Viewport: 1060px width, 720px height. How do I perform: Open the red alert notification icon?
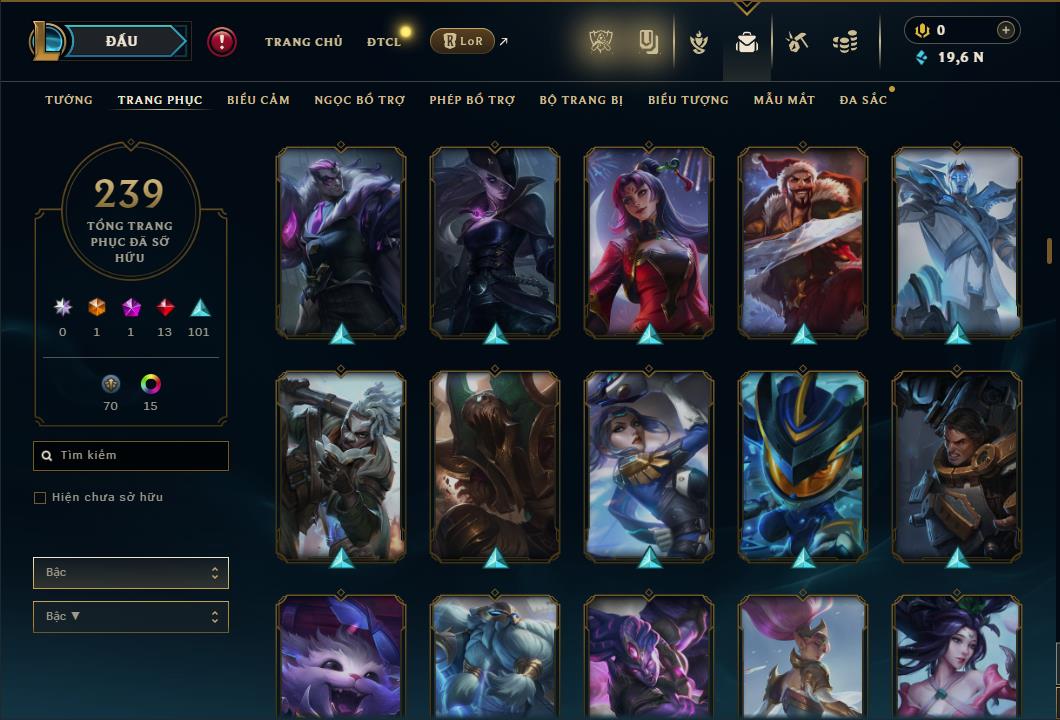pyautogui.click(x=222, y=42)
